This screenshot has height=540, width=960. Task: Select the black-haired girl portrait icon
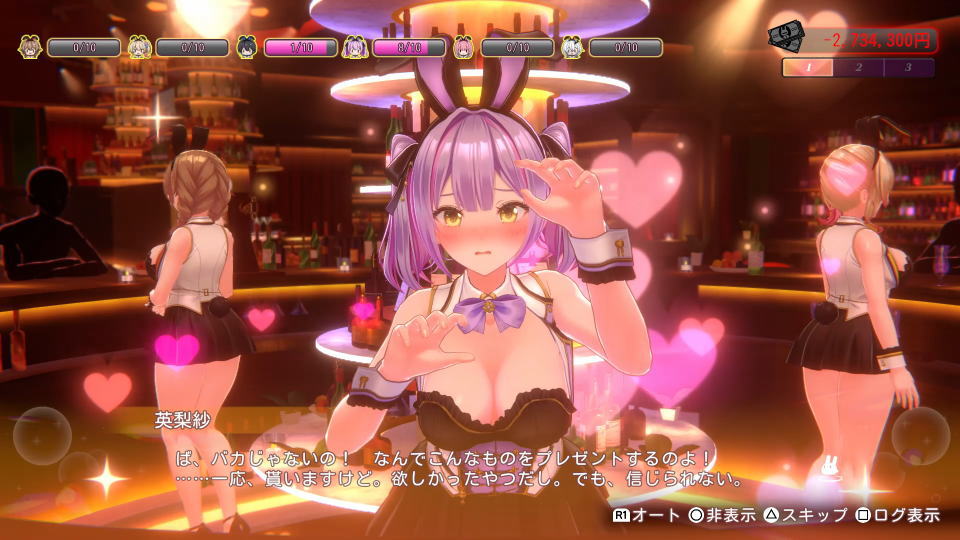pos(247,47)
